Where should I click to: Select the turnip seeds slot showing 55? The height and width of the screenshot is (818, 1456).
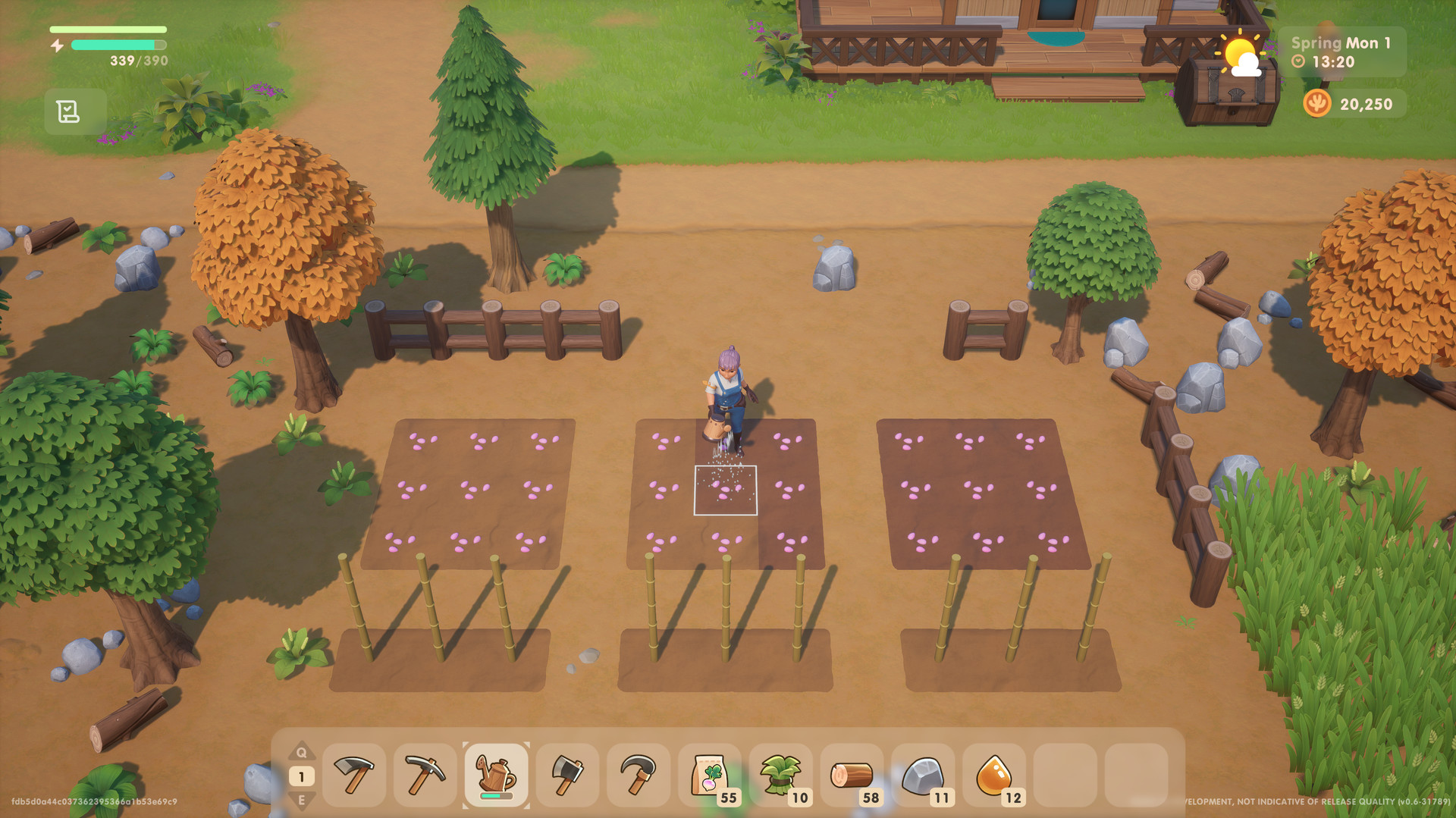pyautogui.click(x=709, y=775)
